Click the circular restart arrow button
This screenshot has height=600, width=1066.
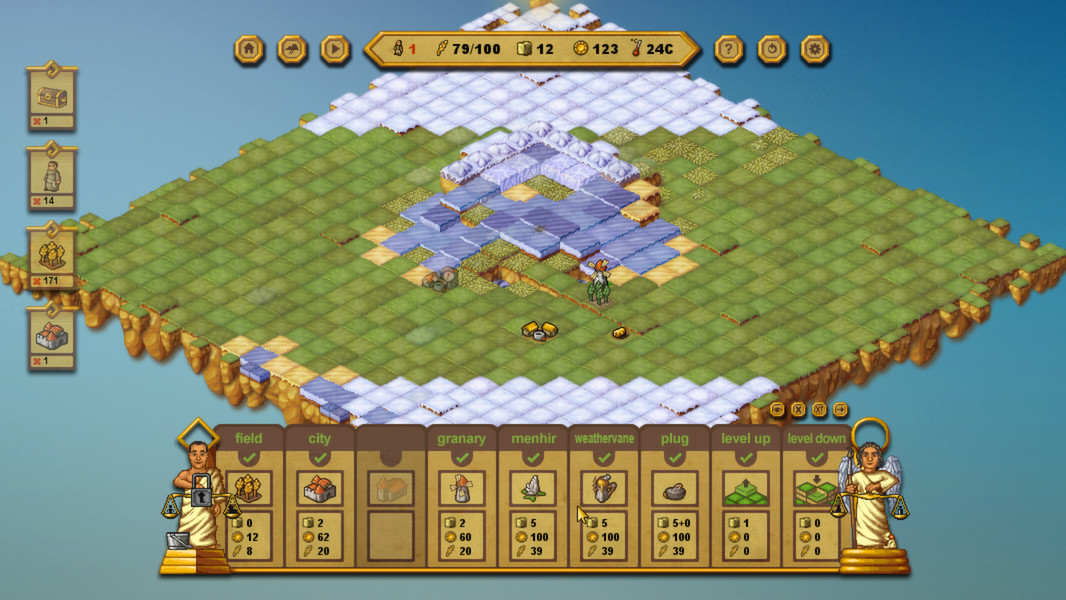(x=772, y=49)
